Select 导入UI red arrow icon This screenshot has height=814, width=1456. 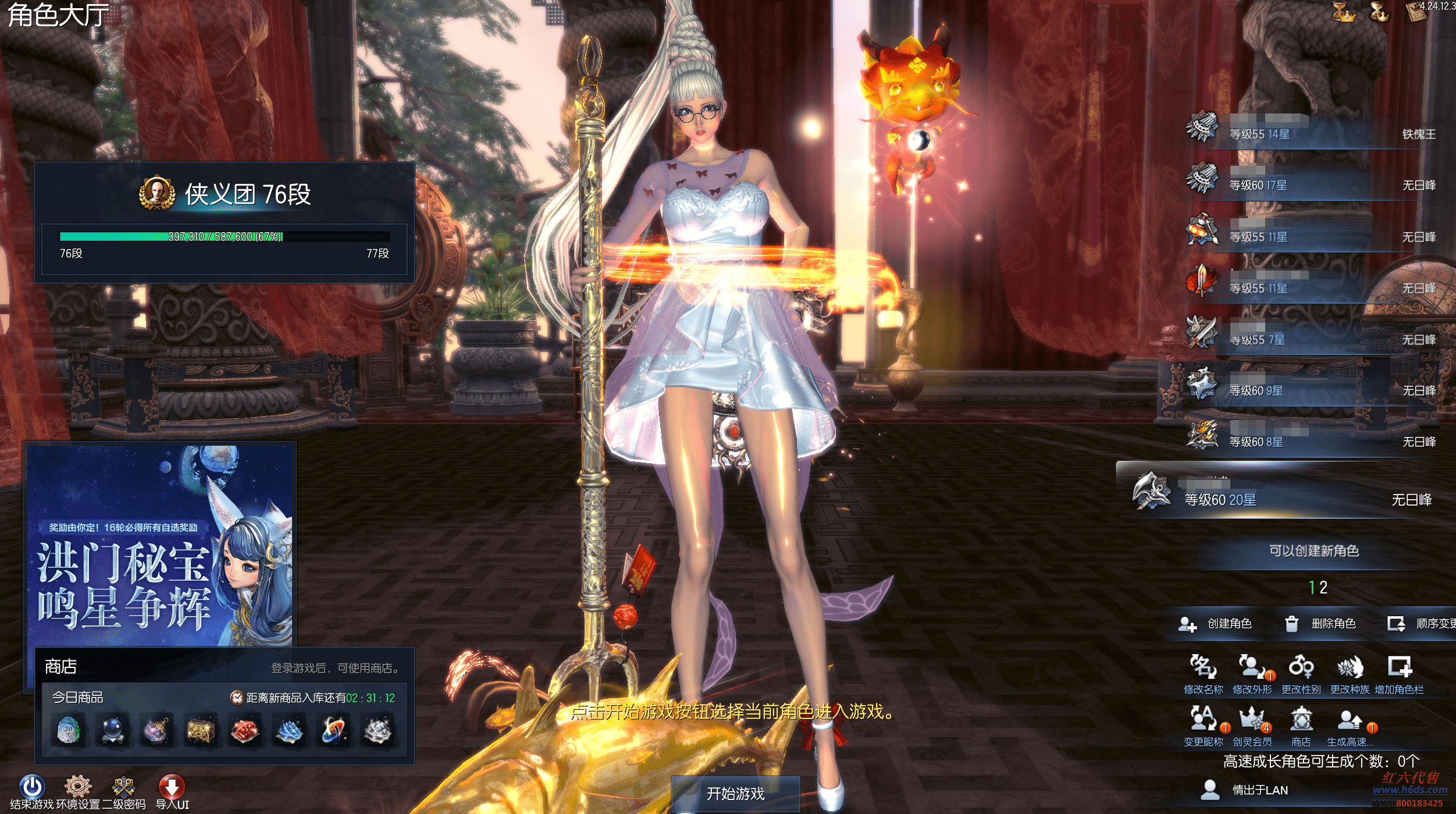coord(172,787)
